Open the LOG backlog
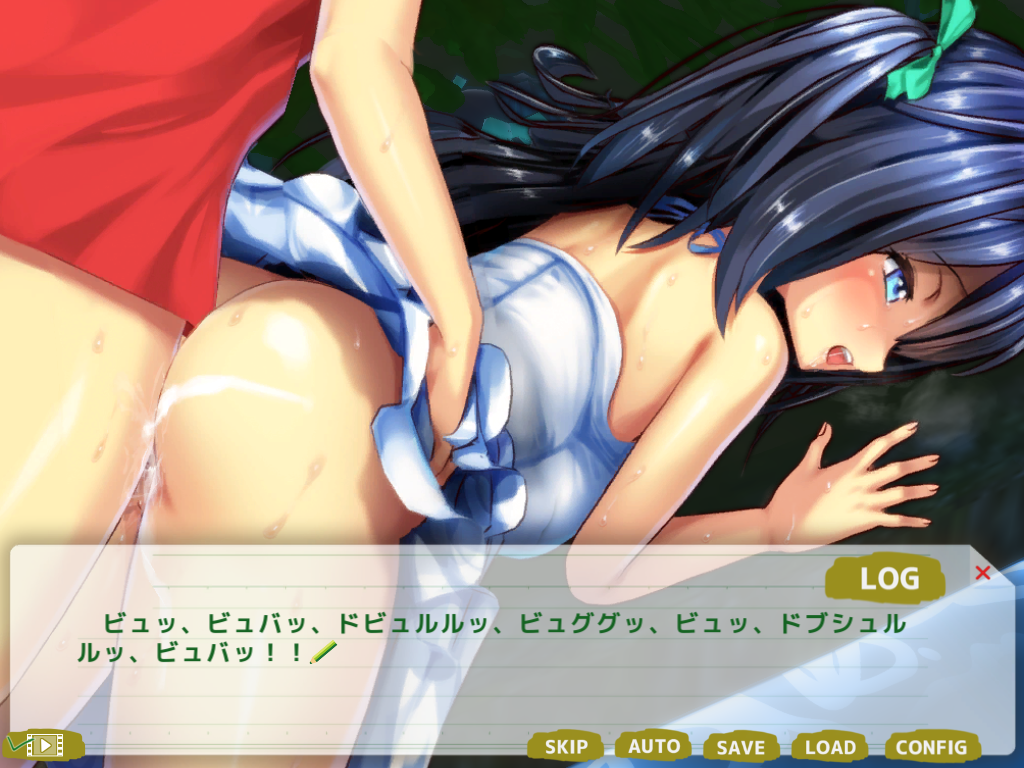1024x768 pixels. (888, 578)
